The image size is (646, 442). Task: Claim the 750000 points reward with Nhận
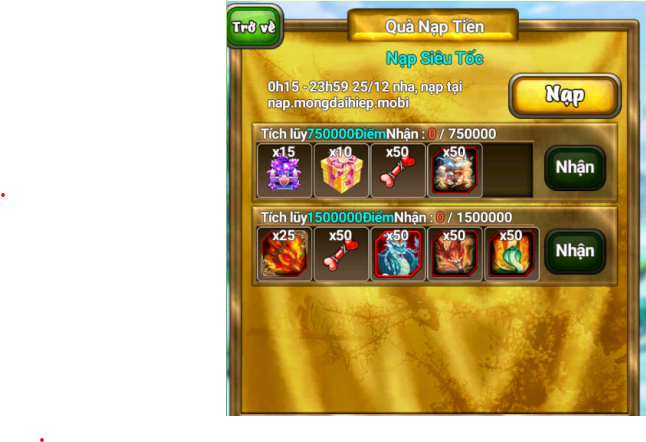pyautogui.click(x=574, y=168)
